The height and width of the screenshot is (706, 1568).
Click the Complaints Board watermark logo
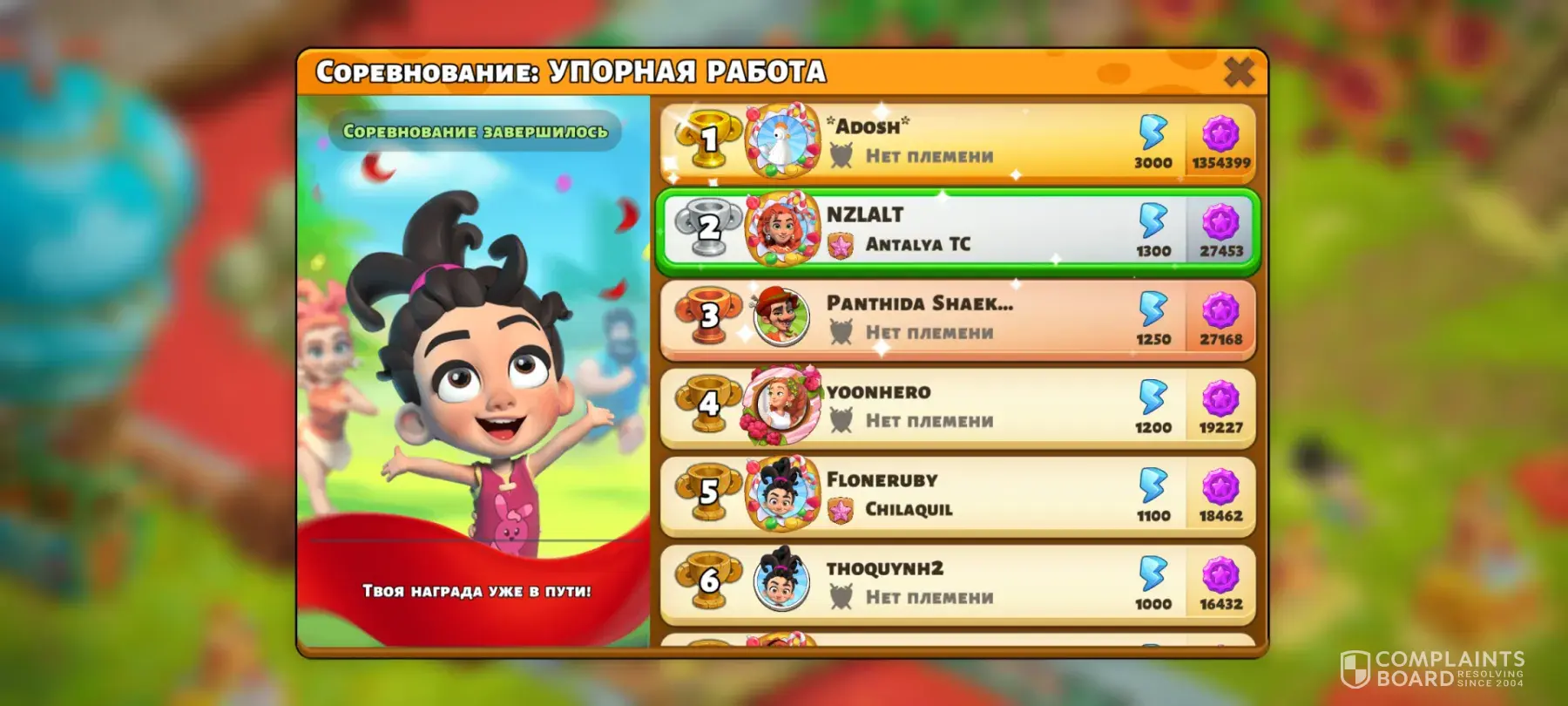click(x=1432, y=669)
